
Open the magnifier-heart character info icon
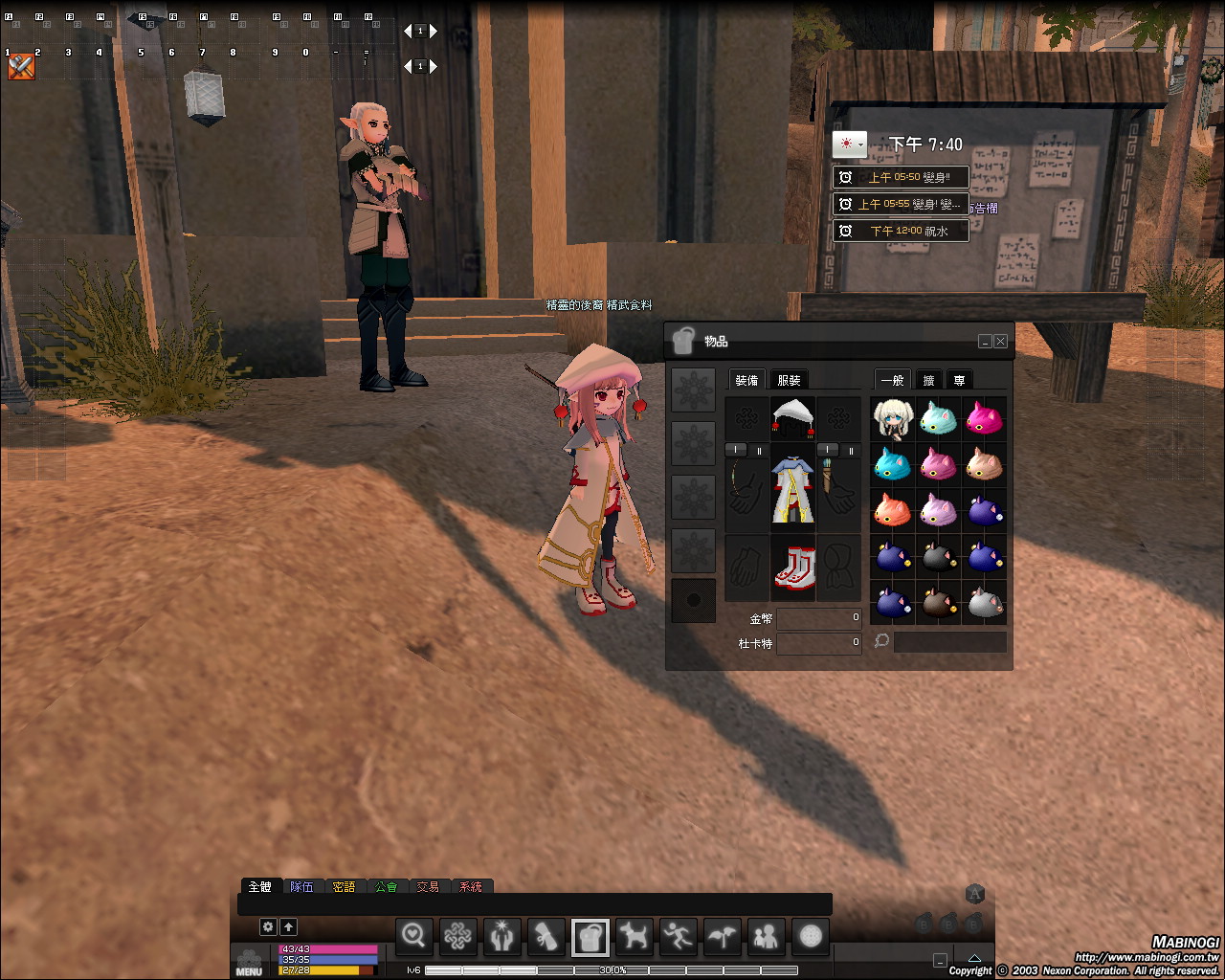tap(414, 936)
